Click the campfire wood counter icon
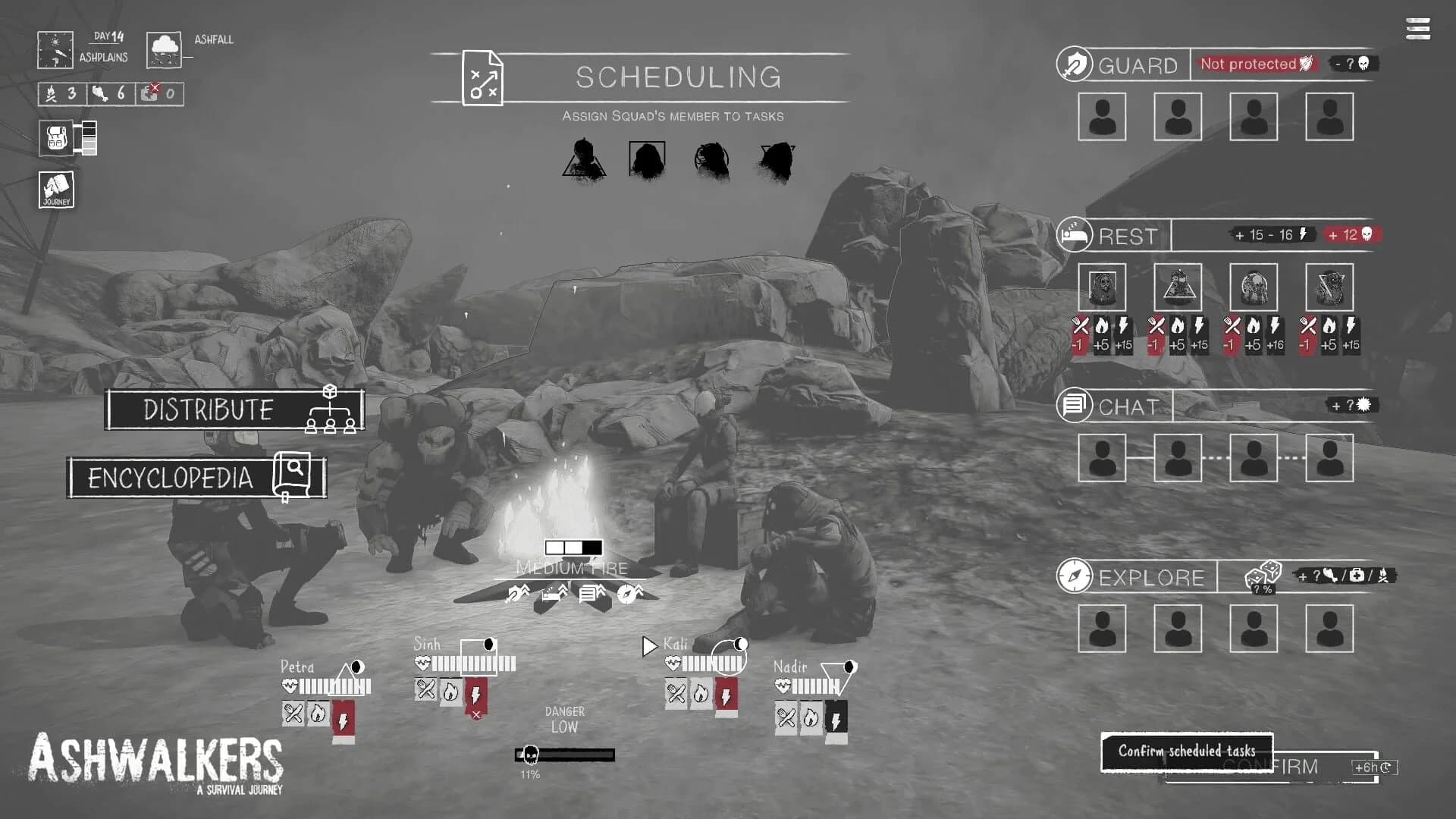The image size is (1456, 819). [52, 93]
